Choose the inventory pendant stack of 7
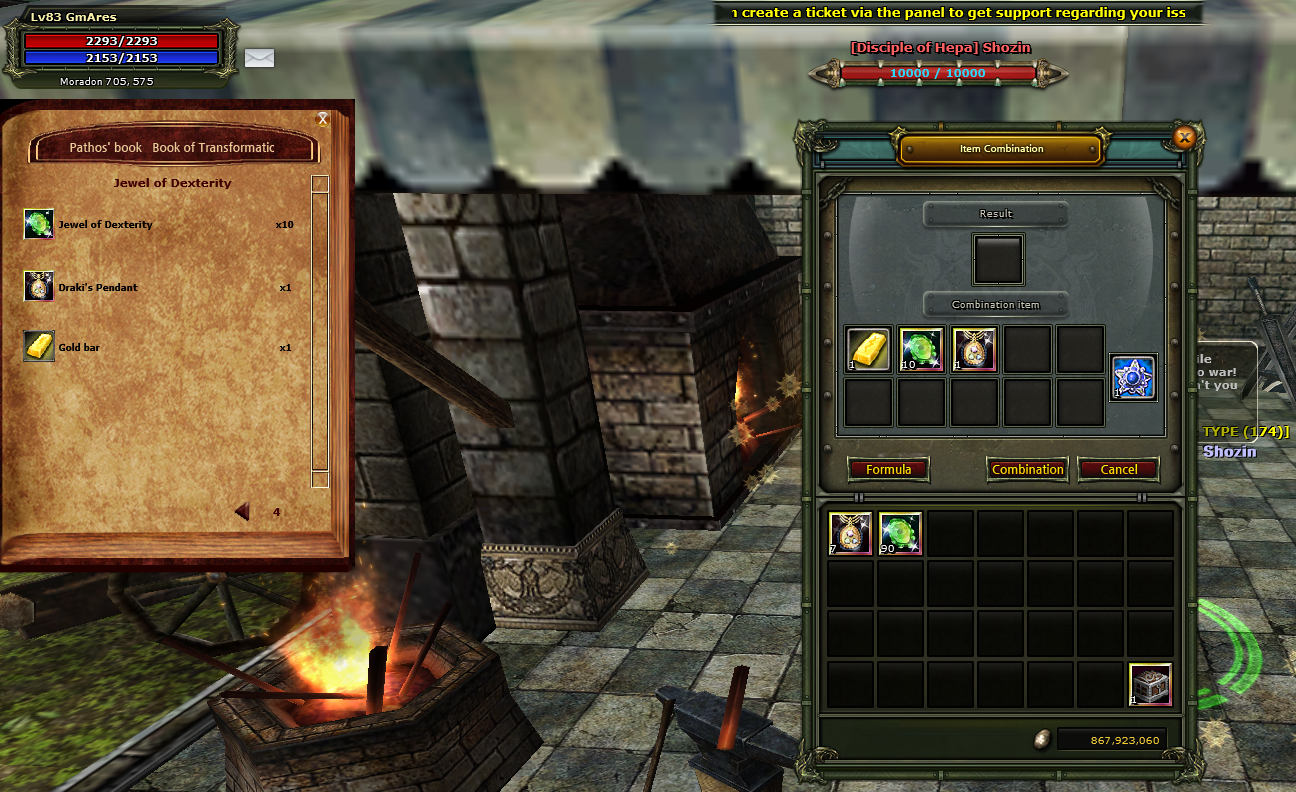Image resolution: width=1296 pixels, height=792 pixels. click(x=850, y=534)
